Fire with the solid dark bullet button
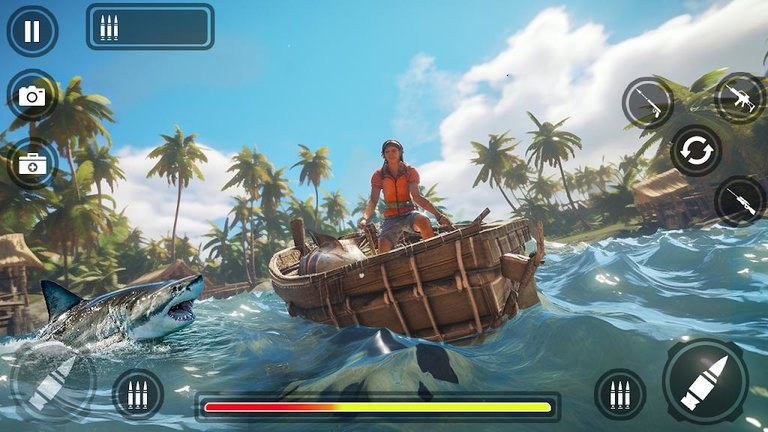This screenshot has width=768, height=432. coord(705,381)
